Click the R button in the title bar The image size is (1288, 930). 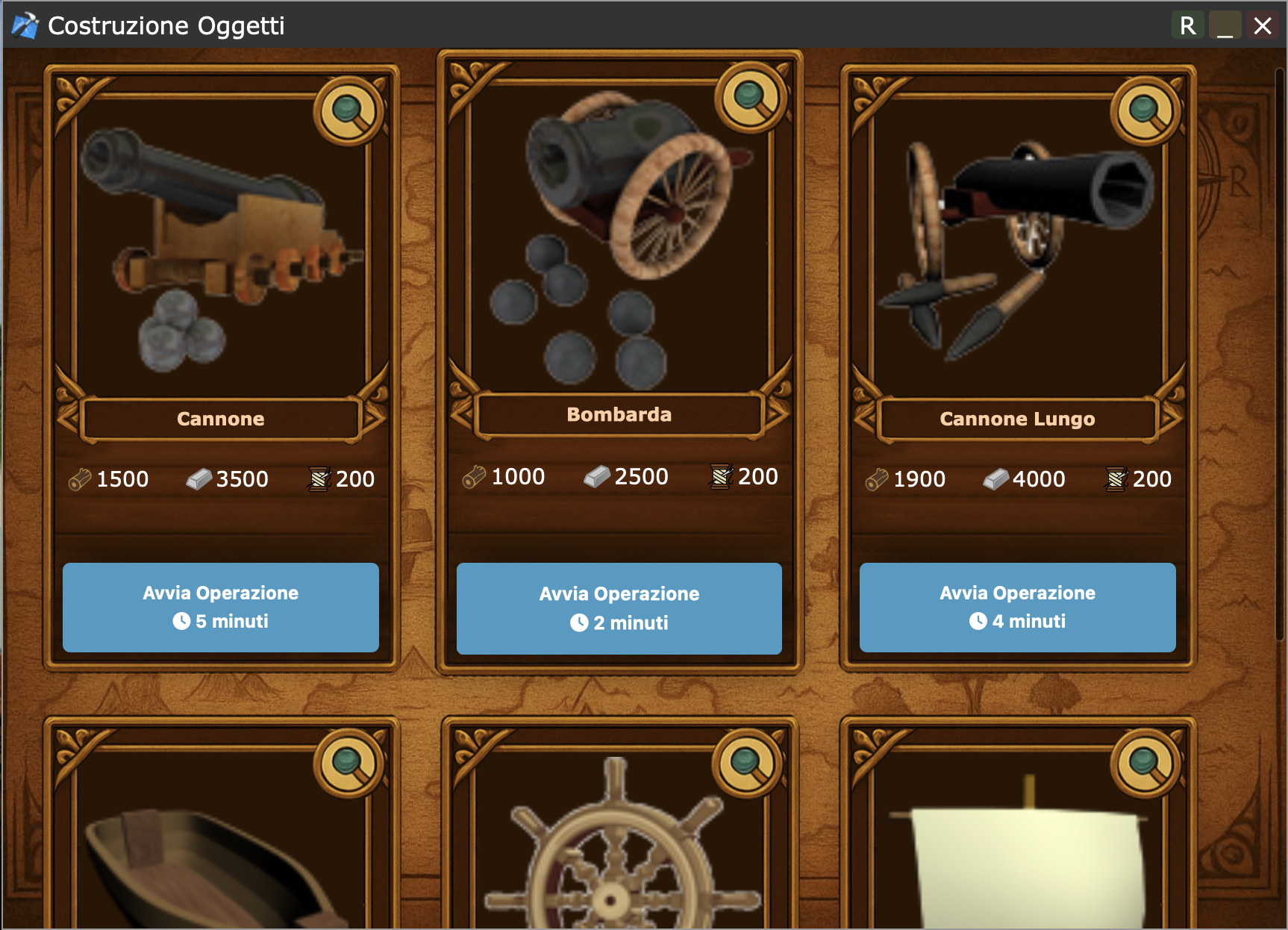(x=1187, y=26)
